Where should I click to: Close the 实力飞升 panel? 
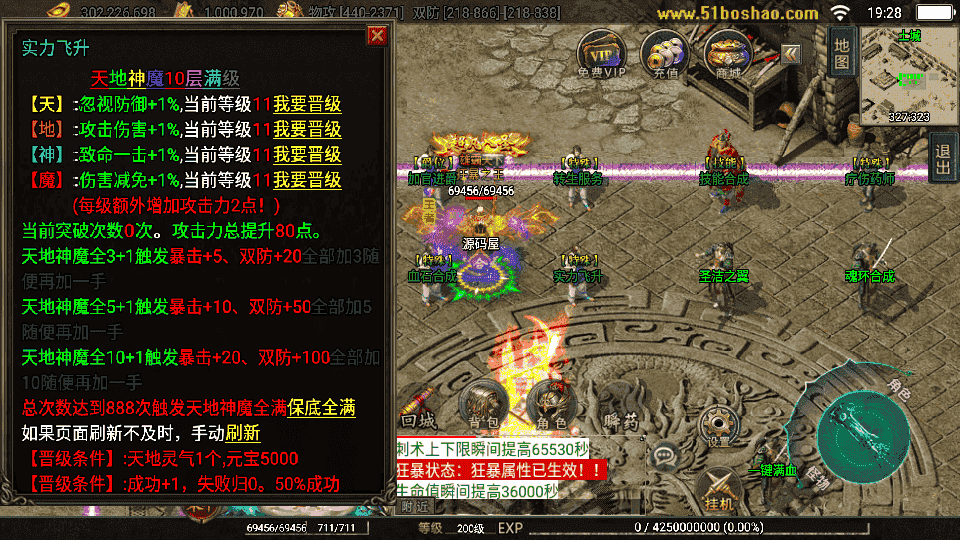[377, 36]
